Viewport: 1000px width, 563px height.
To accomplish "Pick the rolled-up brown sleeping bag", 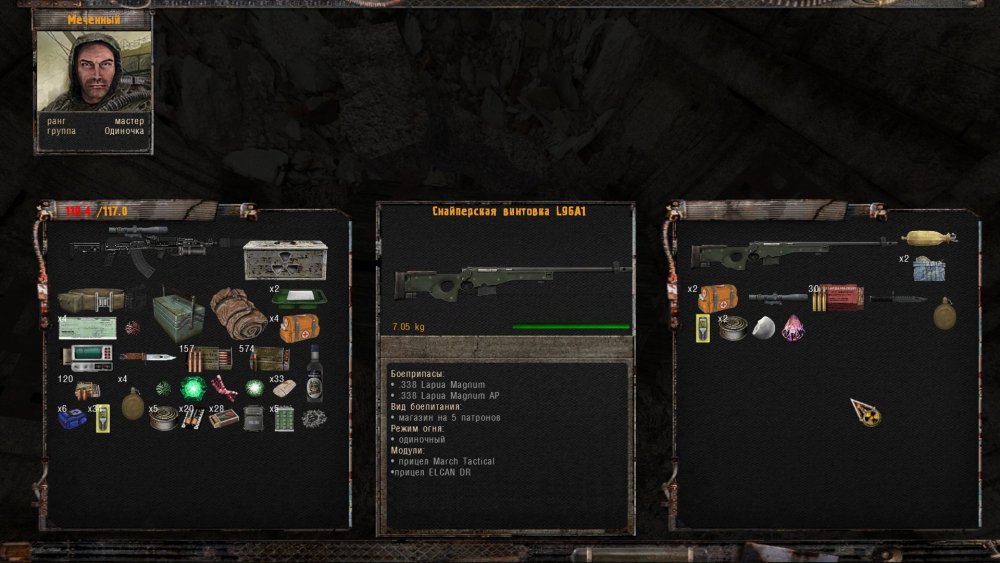I will [x=240, y=311].
